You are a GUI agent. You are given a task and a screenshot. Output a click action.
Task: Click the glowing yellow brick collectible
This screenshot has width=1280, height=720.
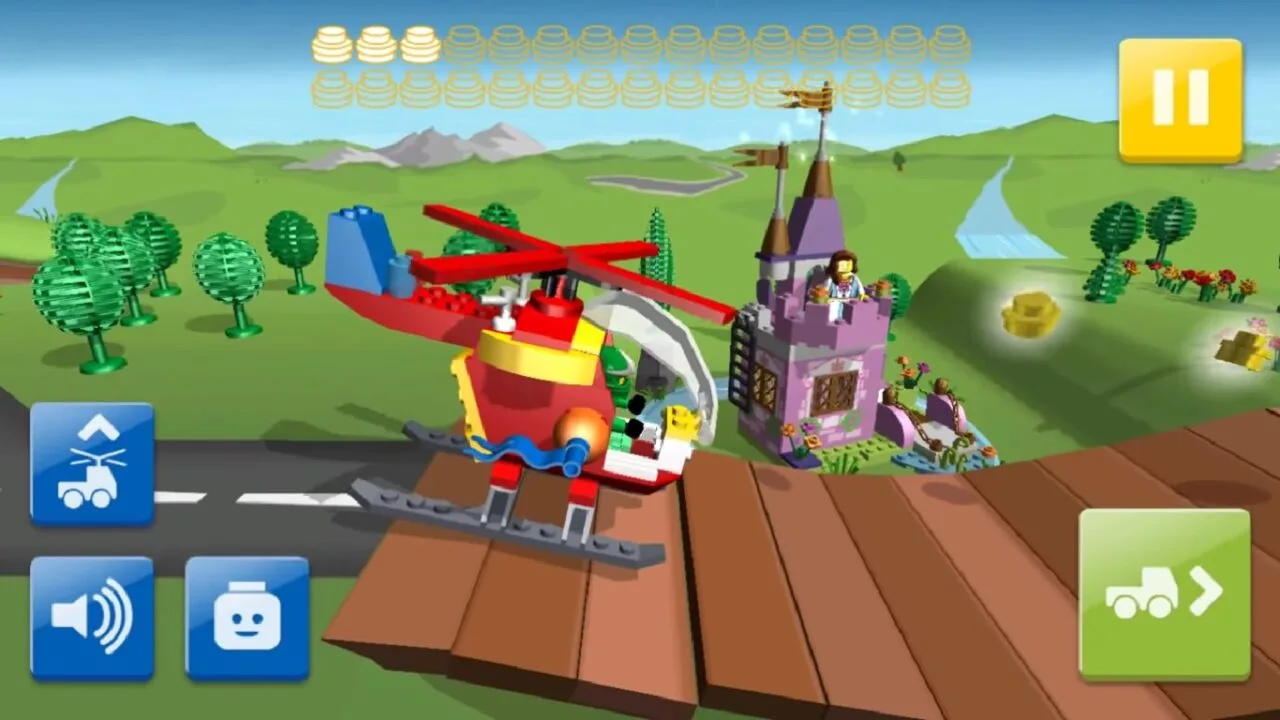pyautogui.click(x=1030, y=315)
